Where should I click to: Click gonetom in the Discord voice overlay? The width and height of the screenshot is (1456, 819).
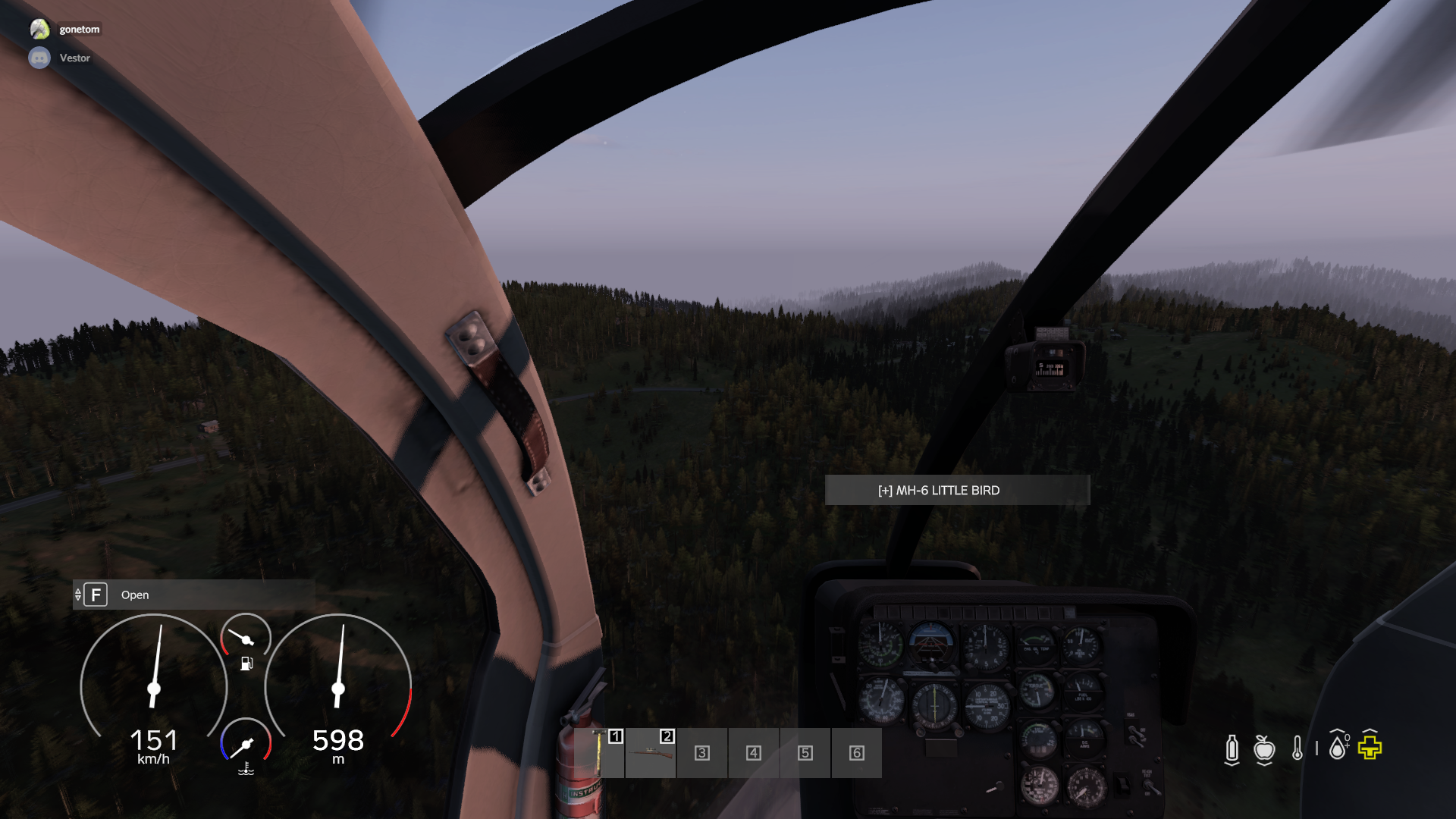[79, 30]
